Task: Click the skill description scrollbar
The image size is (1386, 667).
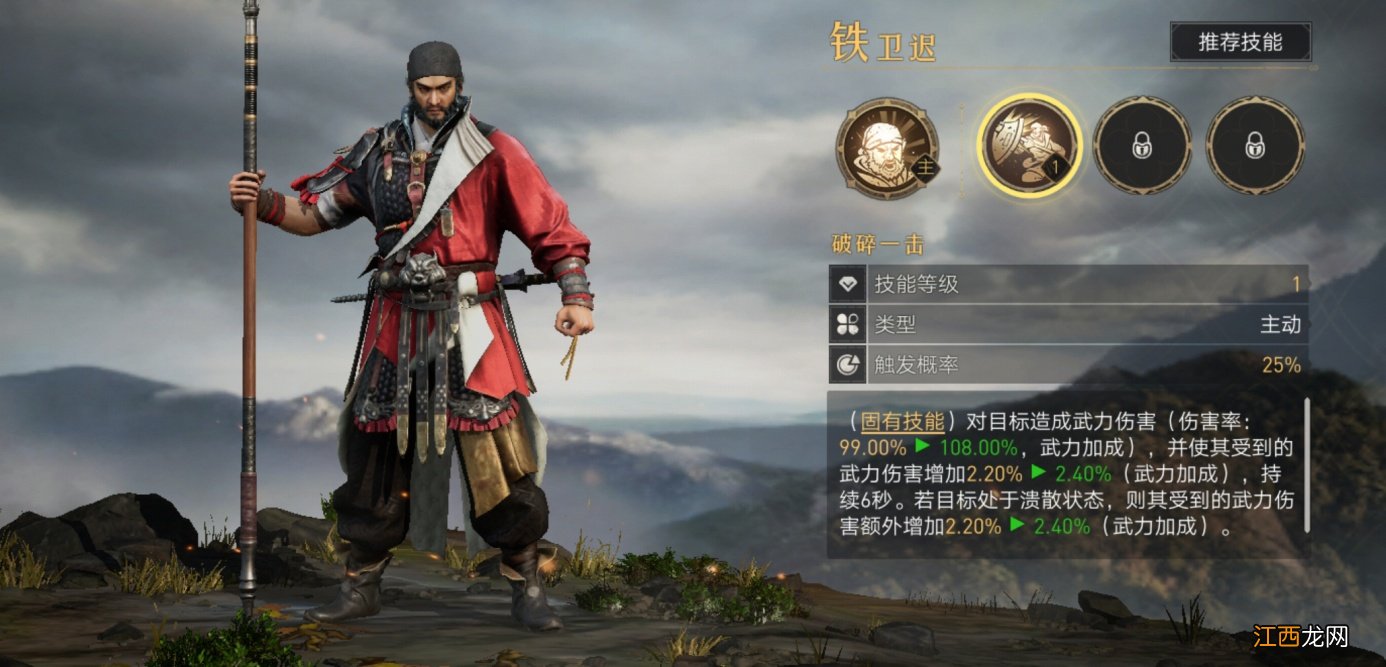Action: [x=1305, y=466]
